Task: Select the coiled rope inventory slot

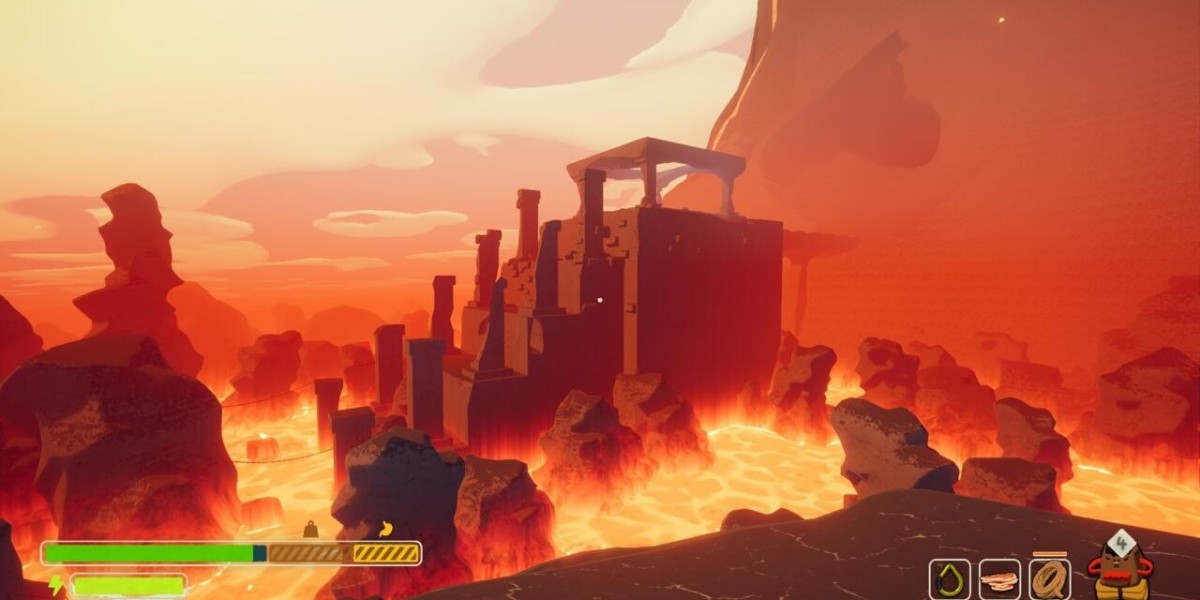Action: point(1050,579)
